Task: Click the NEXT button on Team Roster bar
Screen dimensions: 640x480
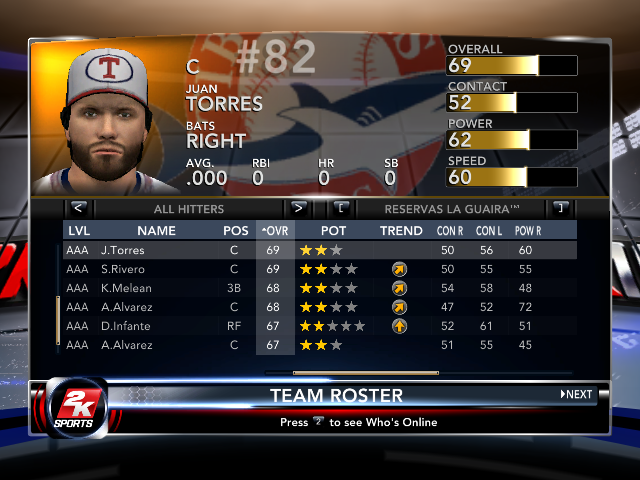Action: click(577, 395)
